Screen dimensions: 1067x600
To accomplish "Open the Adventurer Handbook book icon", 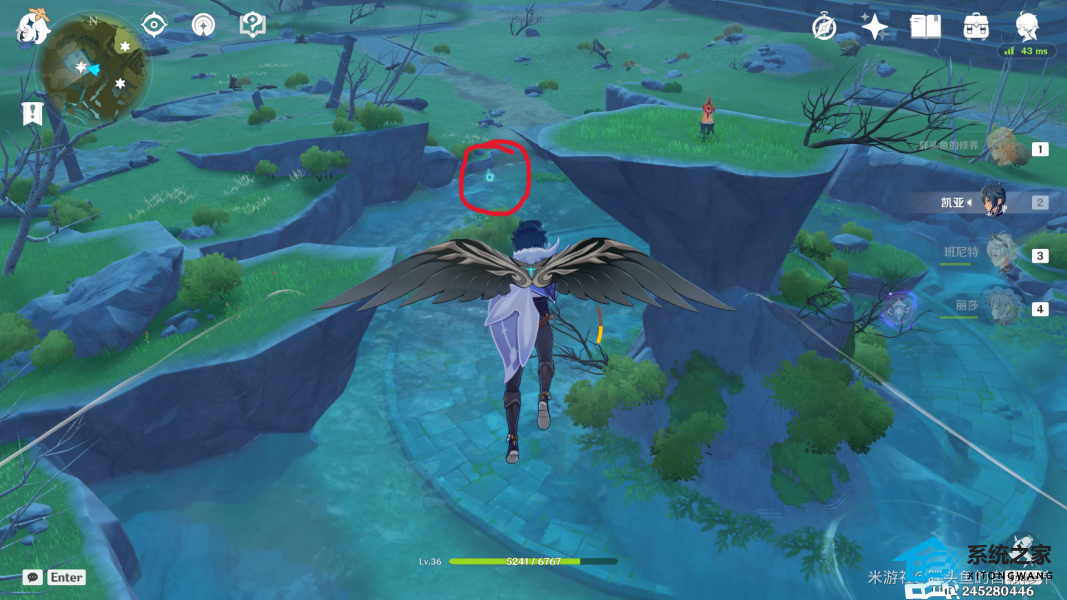I will pyautogui.click(x=925, y=27).
